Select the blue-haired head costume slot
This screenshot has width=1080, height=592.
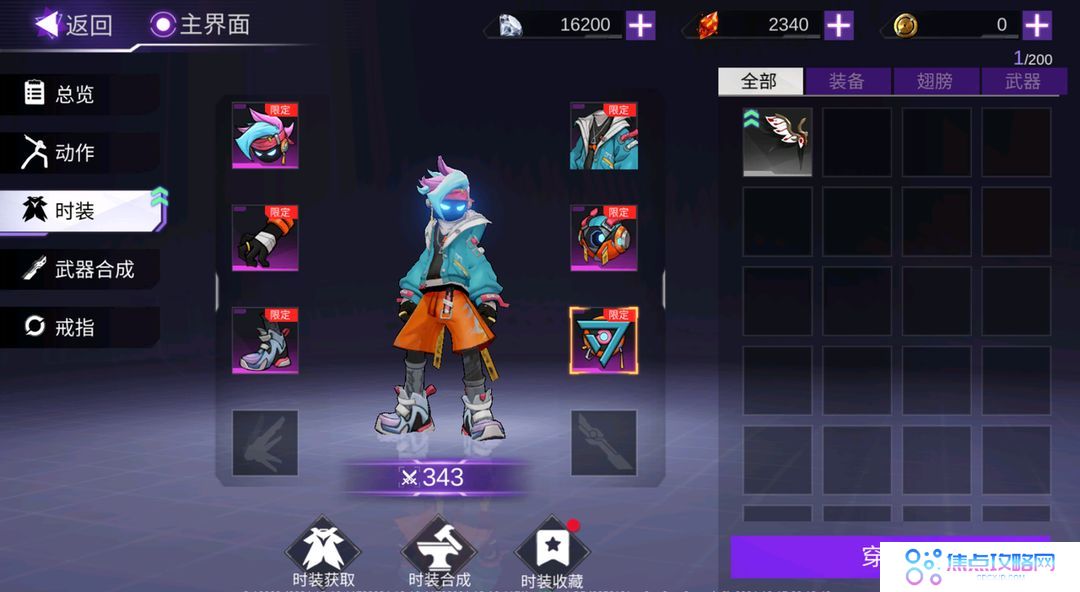pos(265,135)
